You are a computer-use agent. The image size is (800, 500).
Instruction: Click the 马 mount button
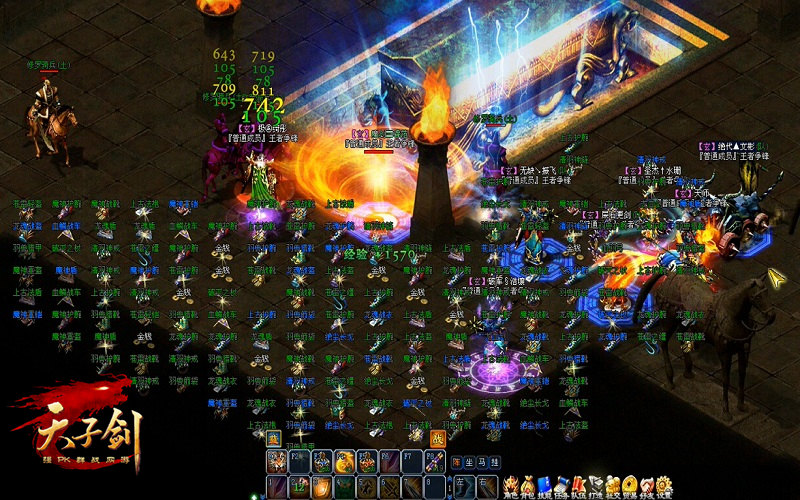pos(480,461)
